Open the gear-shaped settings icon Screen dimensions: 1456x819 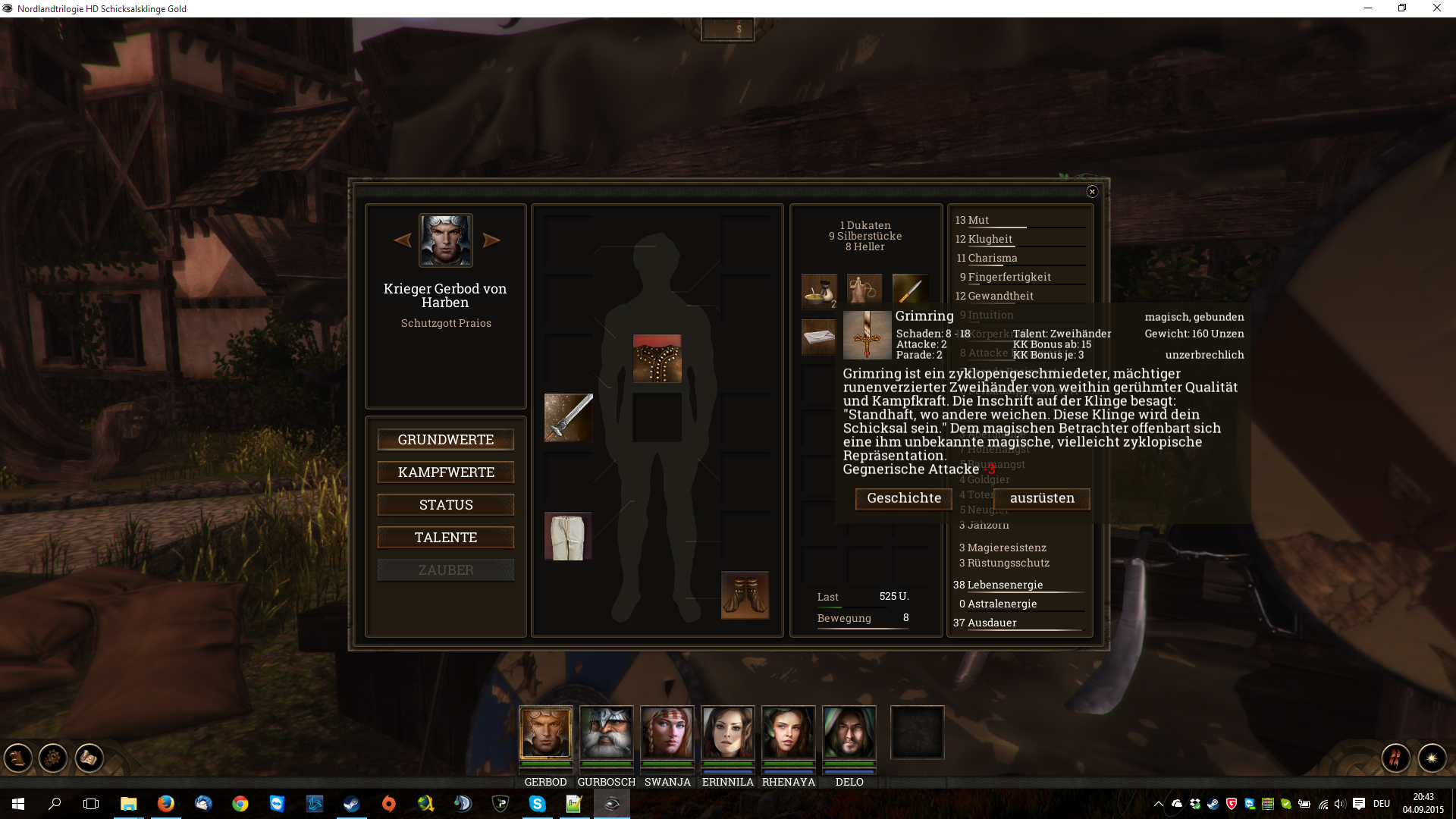tap(53, 758)
